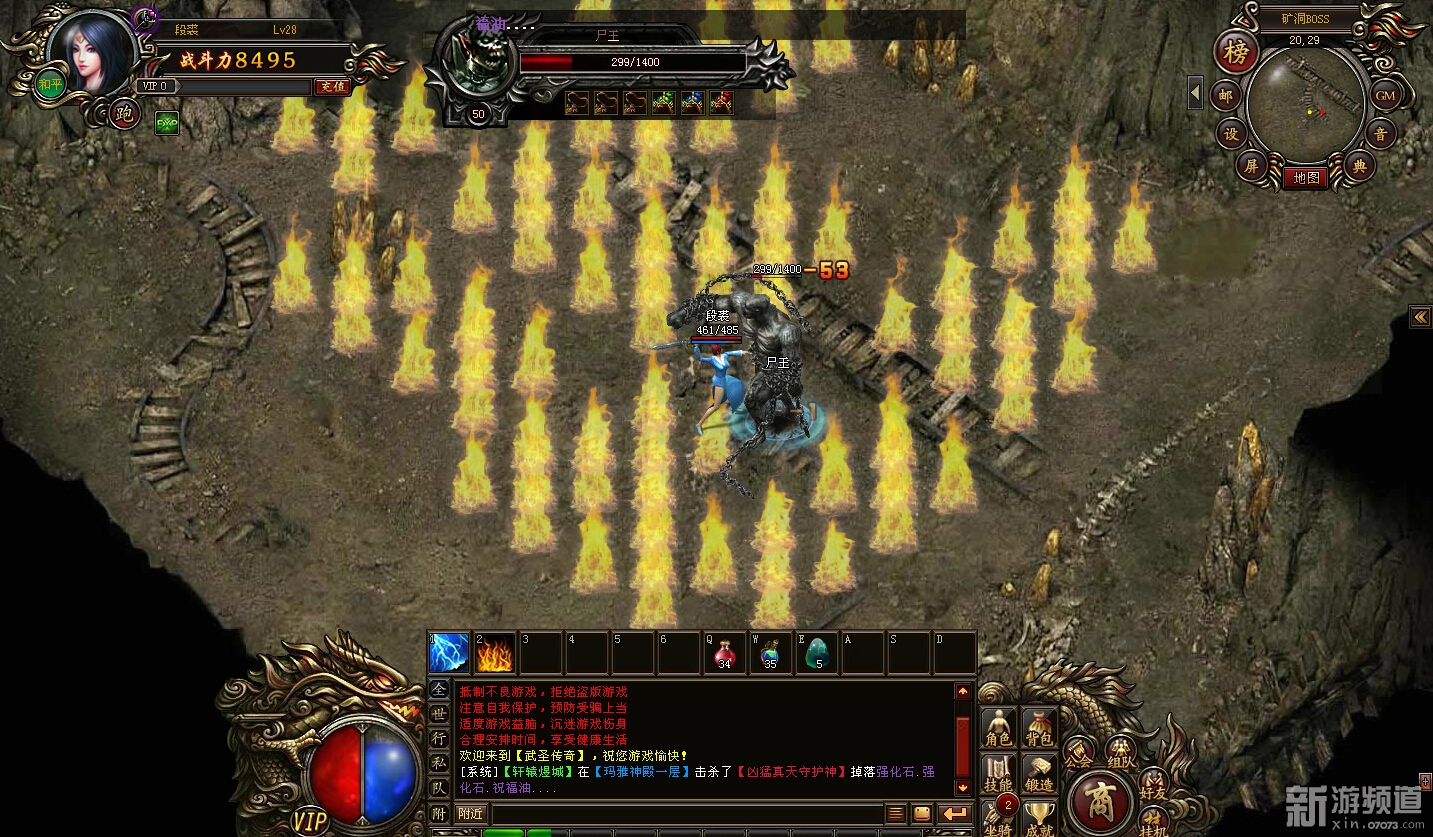Open the 锻造 forging menu

coord(1040,773)
